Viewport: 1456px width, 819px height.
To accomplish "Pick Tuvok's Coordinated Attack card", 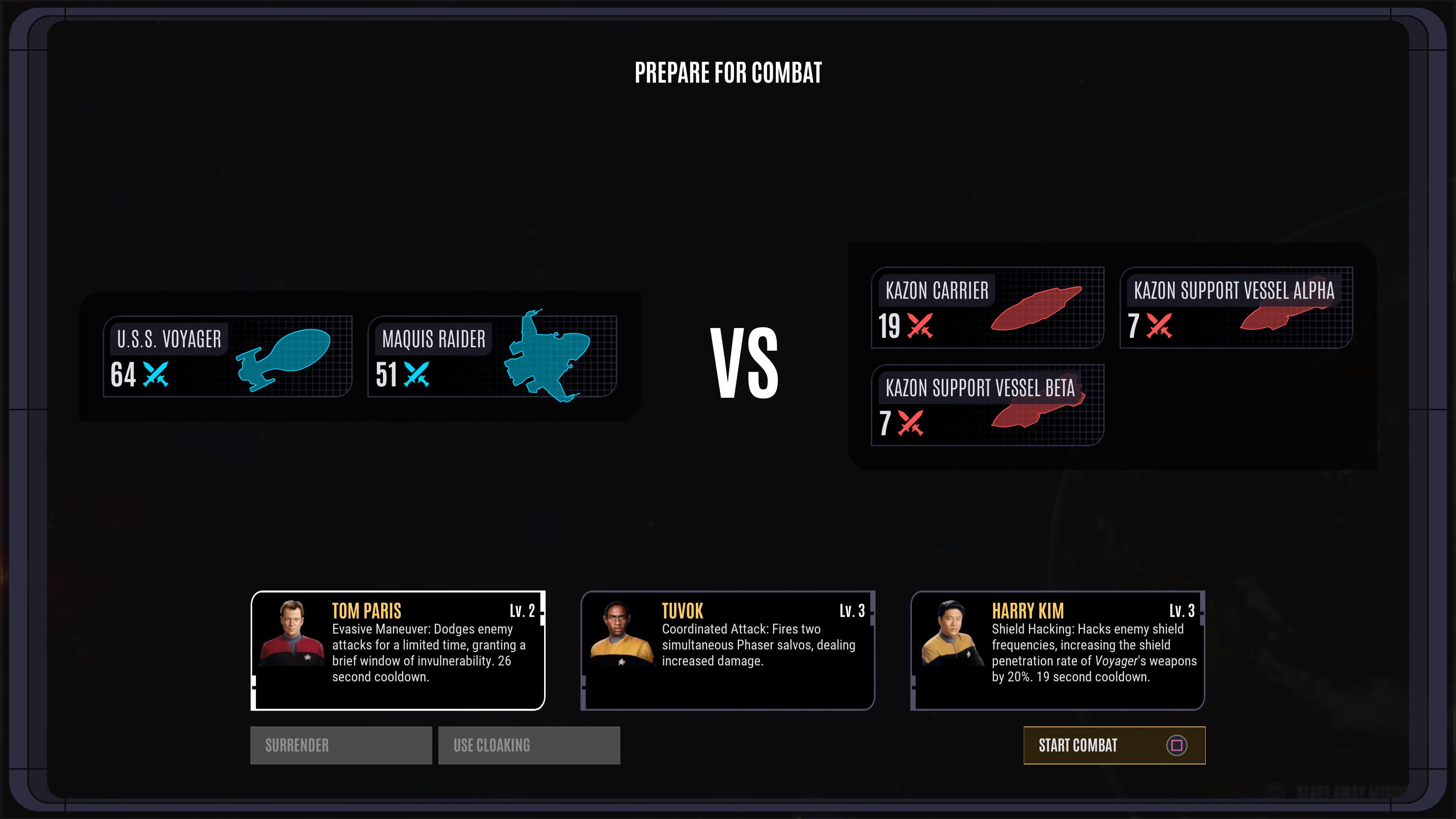I will [x=728, y=650].
